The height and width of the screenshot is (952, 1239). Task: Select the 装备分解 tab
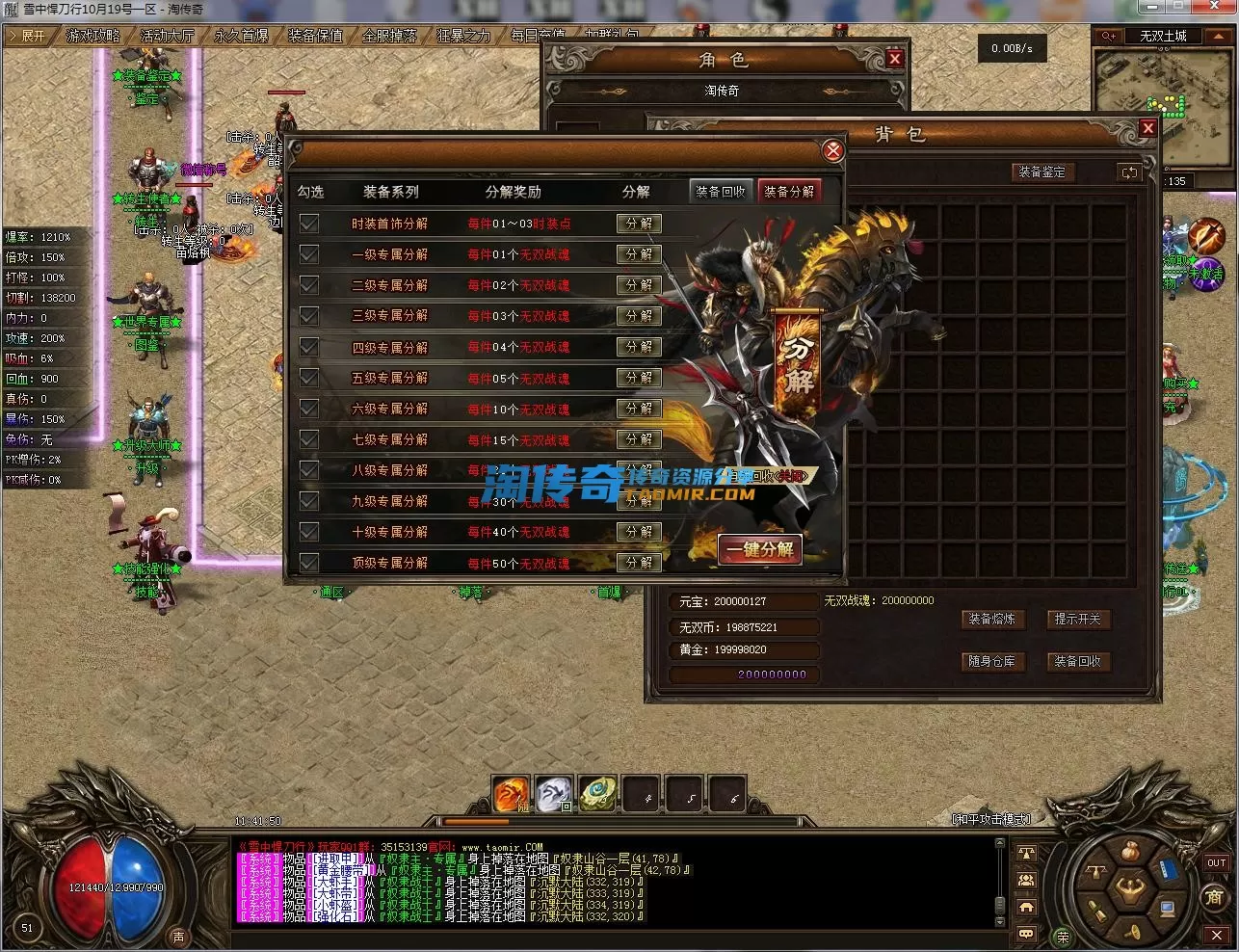pos(788,191)
